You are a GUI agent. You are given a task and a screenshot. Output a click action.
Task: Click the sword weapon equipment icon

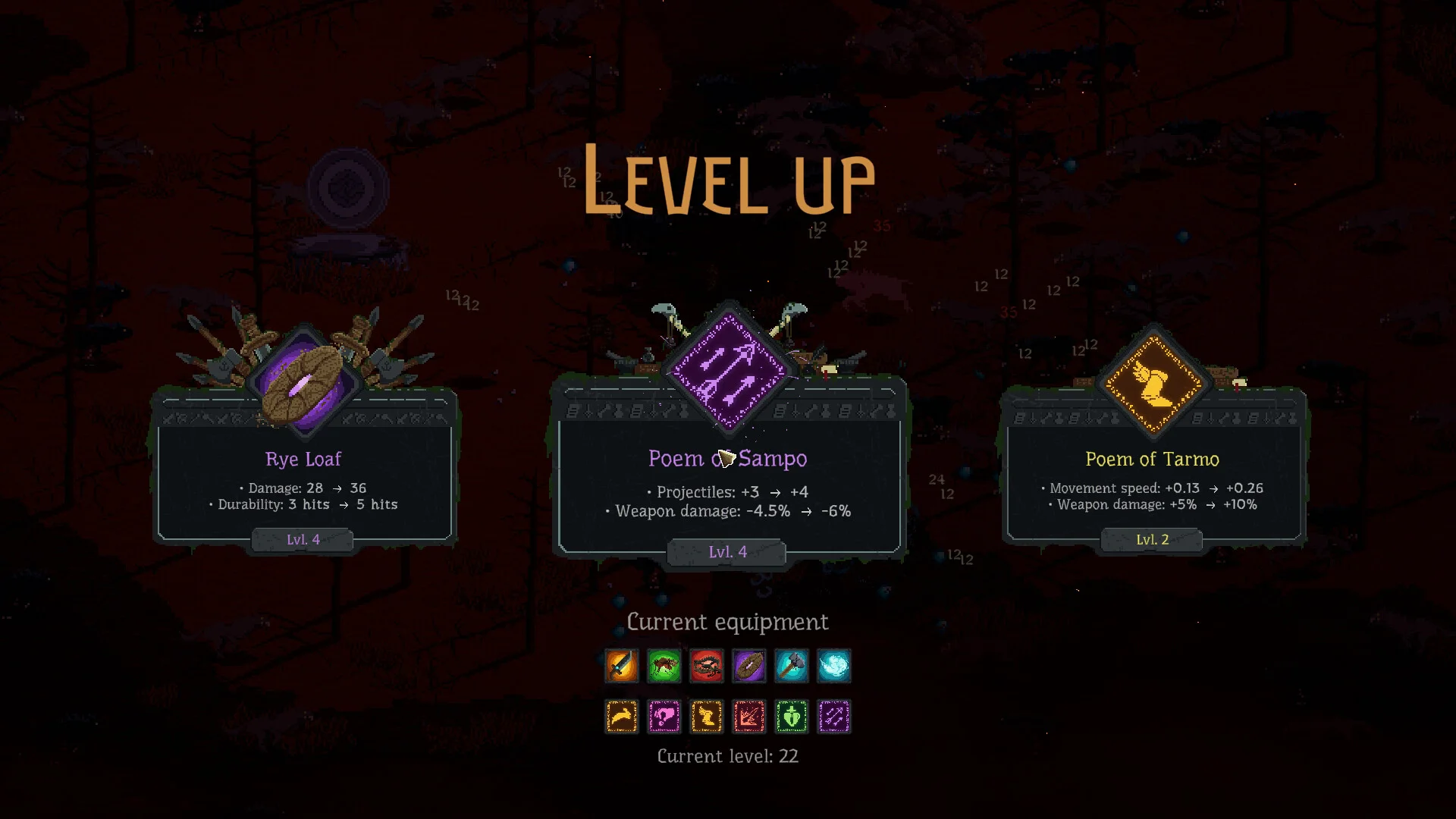click(622, 667)
